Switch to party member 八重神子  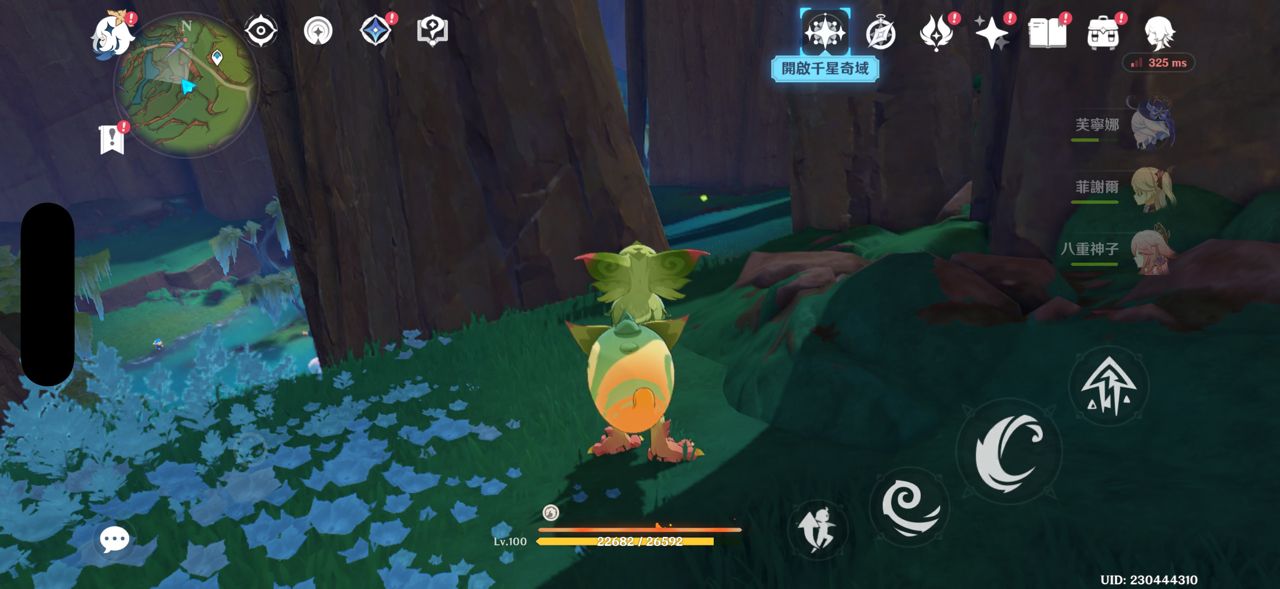(x=1150, y=249)
